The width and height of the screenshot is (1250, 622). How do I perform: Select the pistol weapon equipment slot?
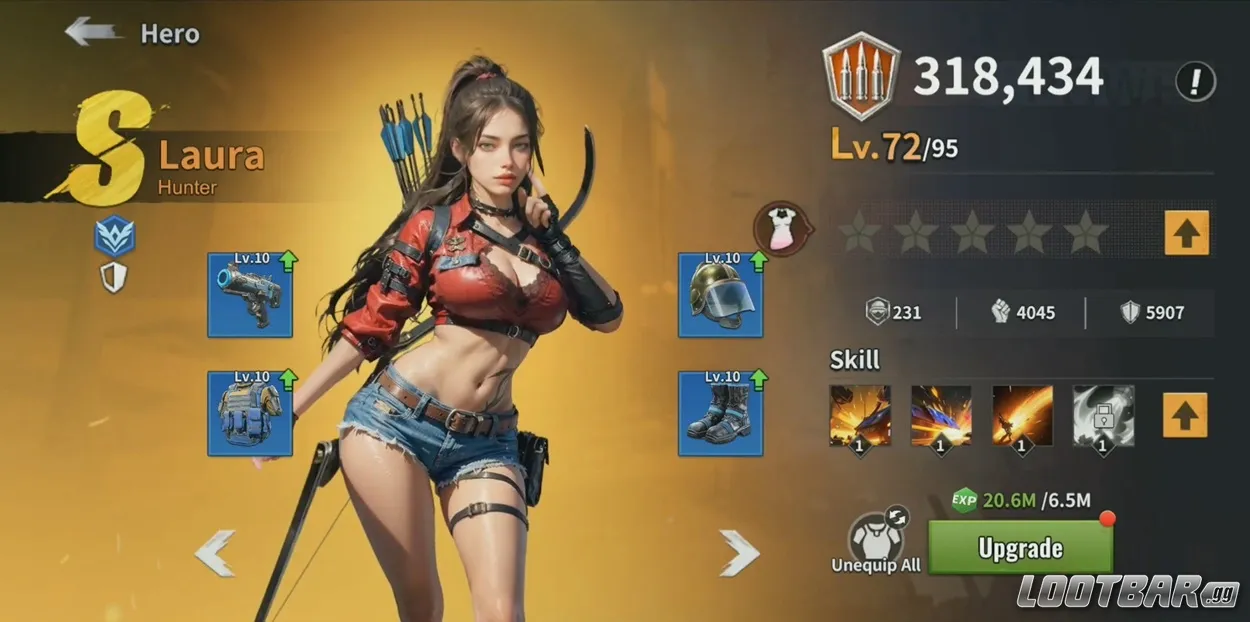click(250, 296)
